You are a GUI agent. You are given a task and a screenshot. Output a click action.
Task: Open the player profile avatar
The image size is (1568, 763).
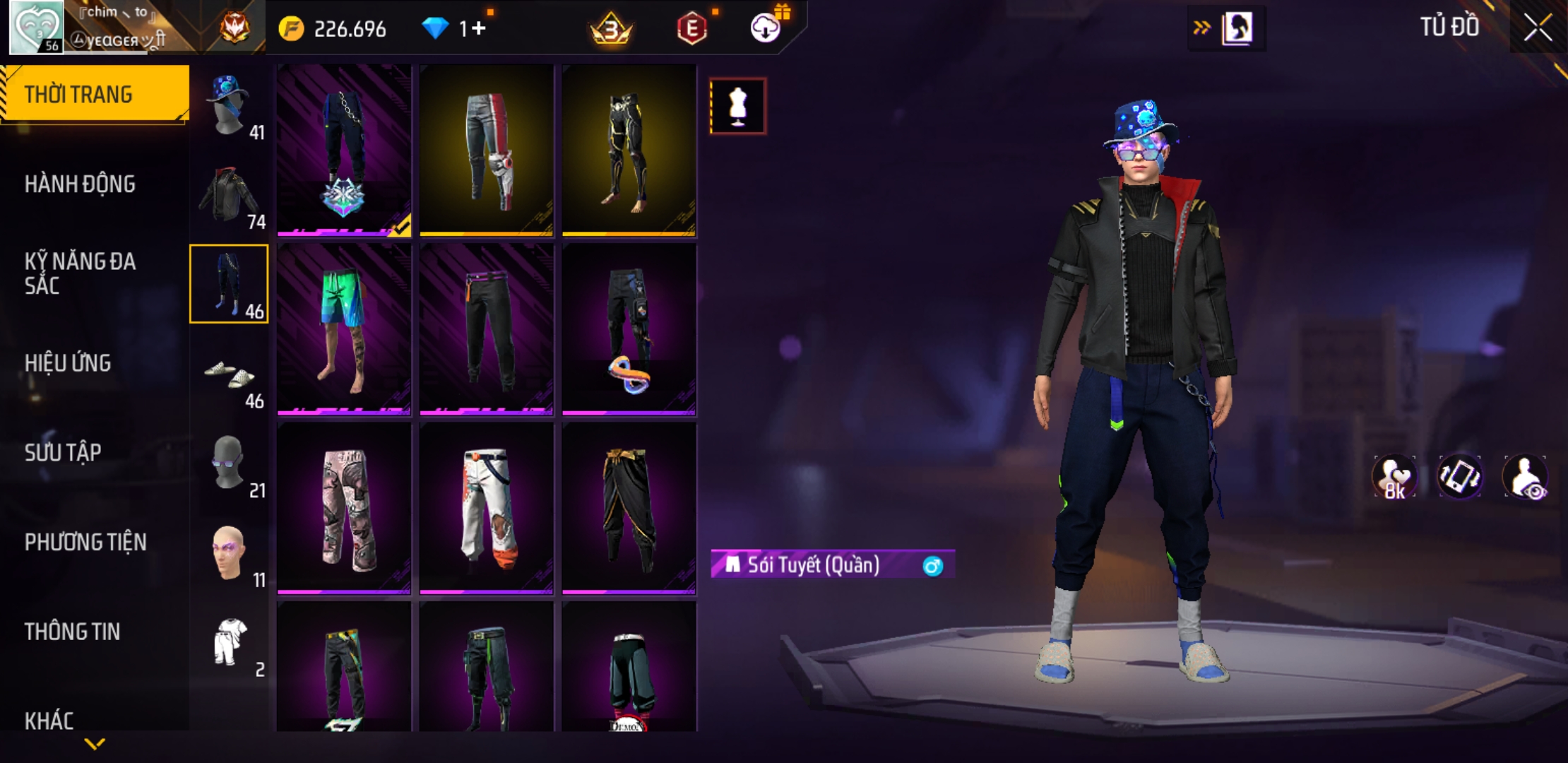tap(36, 28)
